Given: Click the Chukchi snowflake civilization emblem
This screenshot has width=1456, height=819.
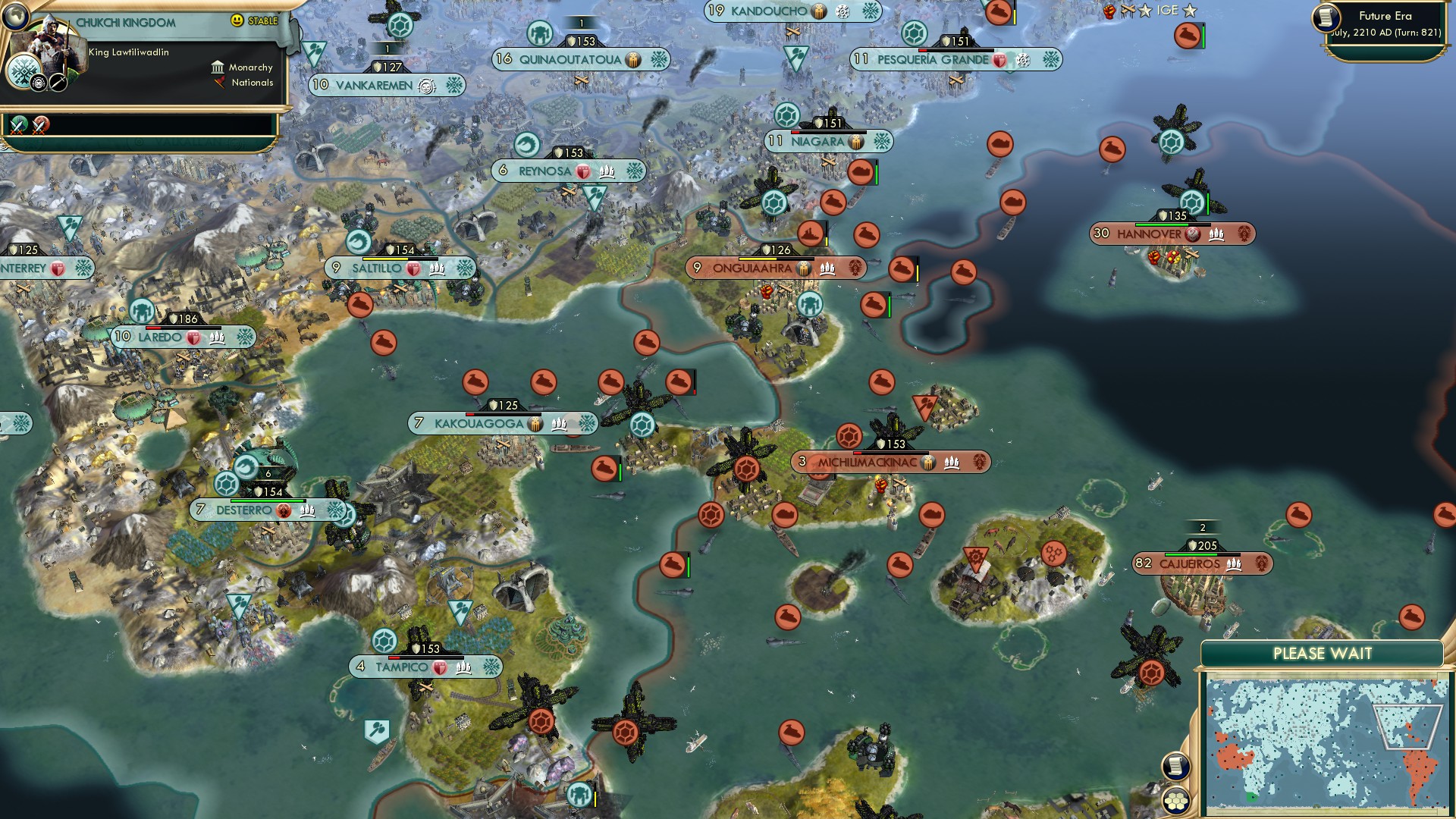Looking at the screenshot, I should pos(23,74).
